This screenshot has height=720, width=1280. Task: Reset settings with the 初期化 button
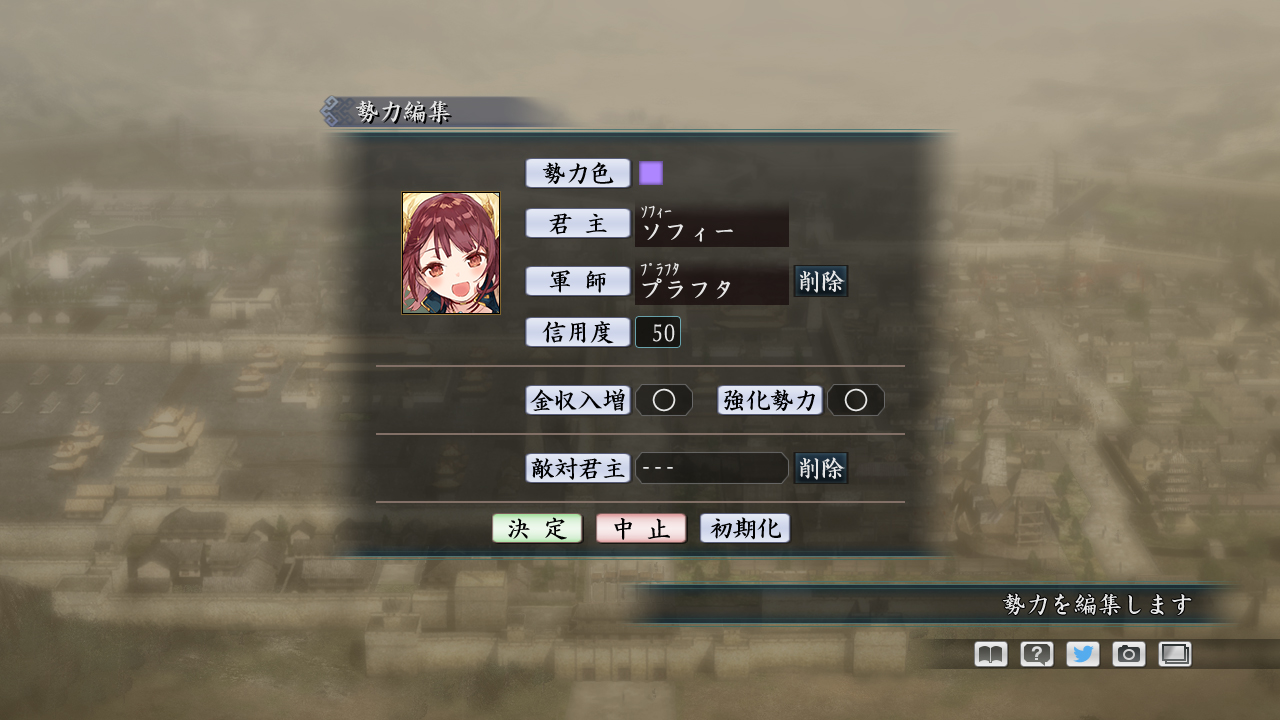[x=744, y=528]
